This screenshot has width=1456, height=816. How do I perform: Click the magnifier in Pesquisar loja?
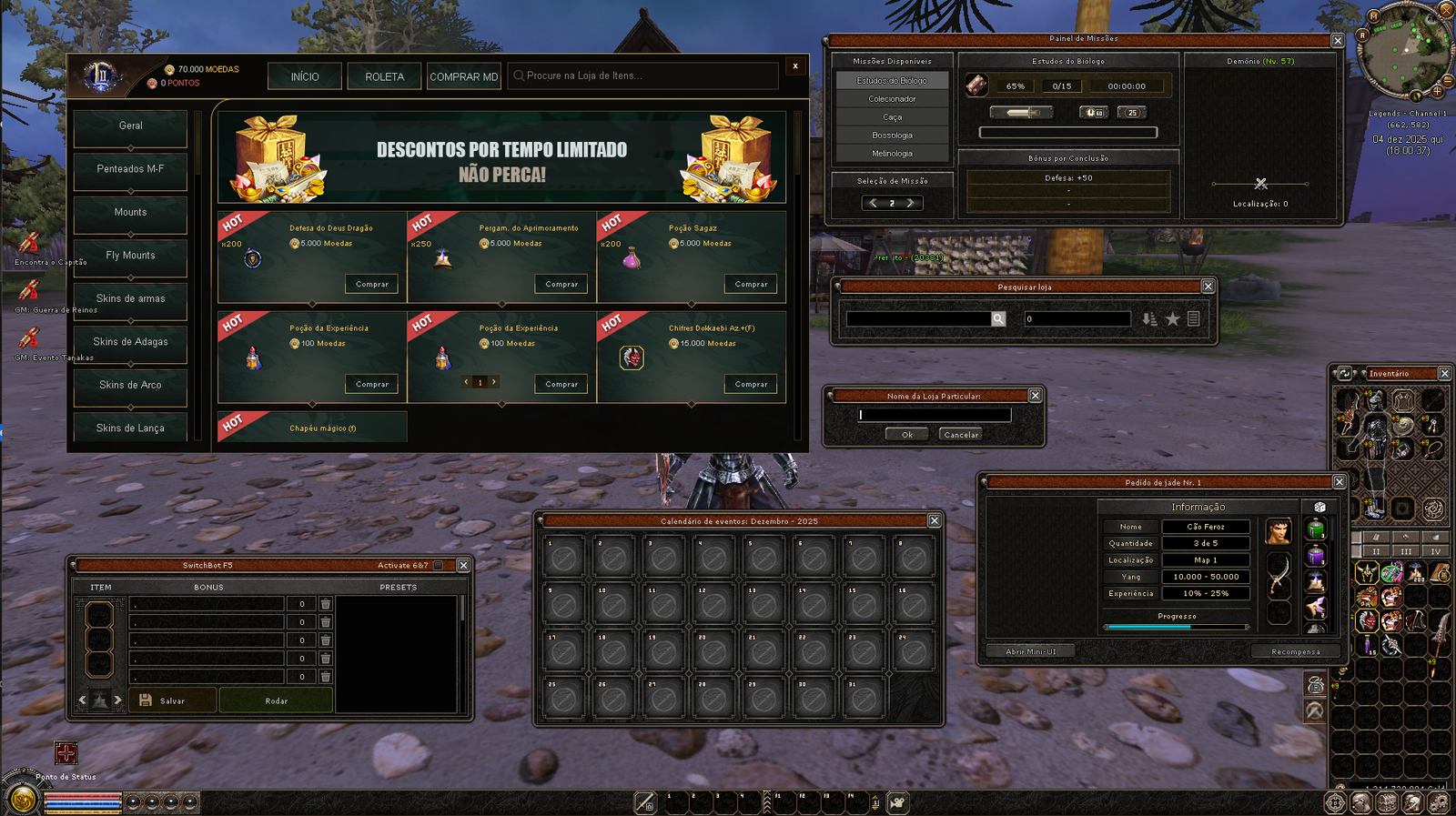(998, 319)
